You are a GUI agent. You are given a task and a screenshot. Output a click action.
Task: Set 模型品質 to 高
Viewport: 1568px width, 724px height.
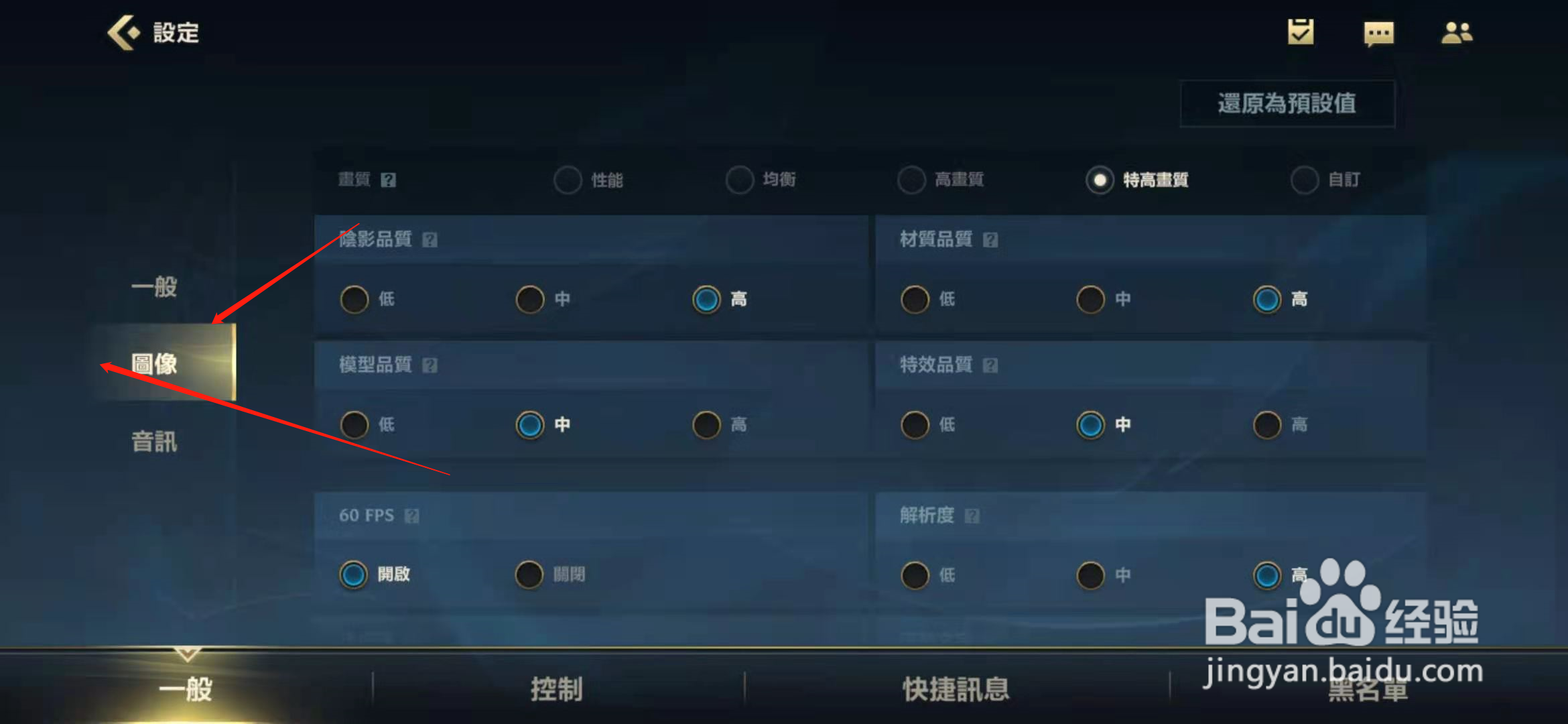tap(706, 425)
